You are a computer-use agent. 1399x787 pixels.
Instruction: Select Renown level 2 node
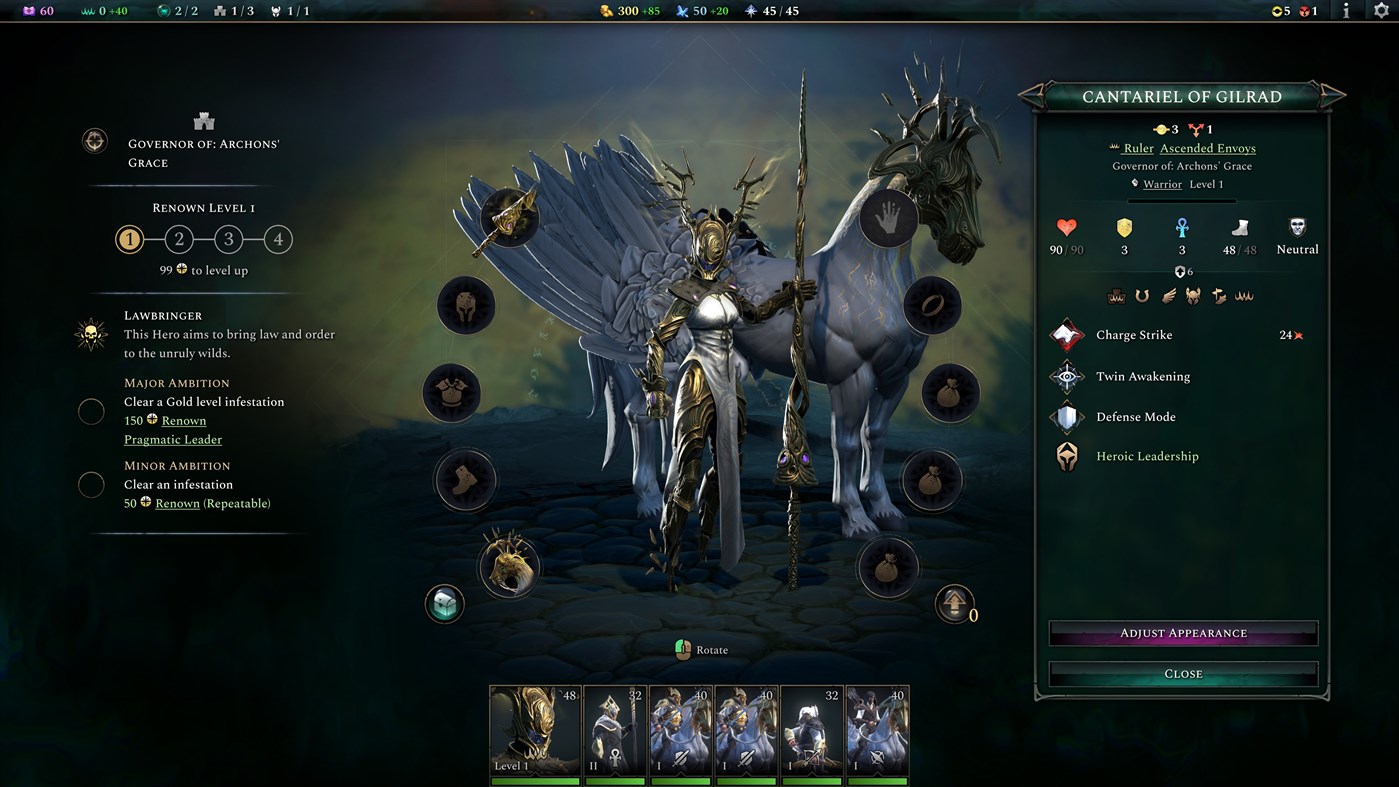click(x=178, y=239)
